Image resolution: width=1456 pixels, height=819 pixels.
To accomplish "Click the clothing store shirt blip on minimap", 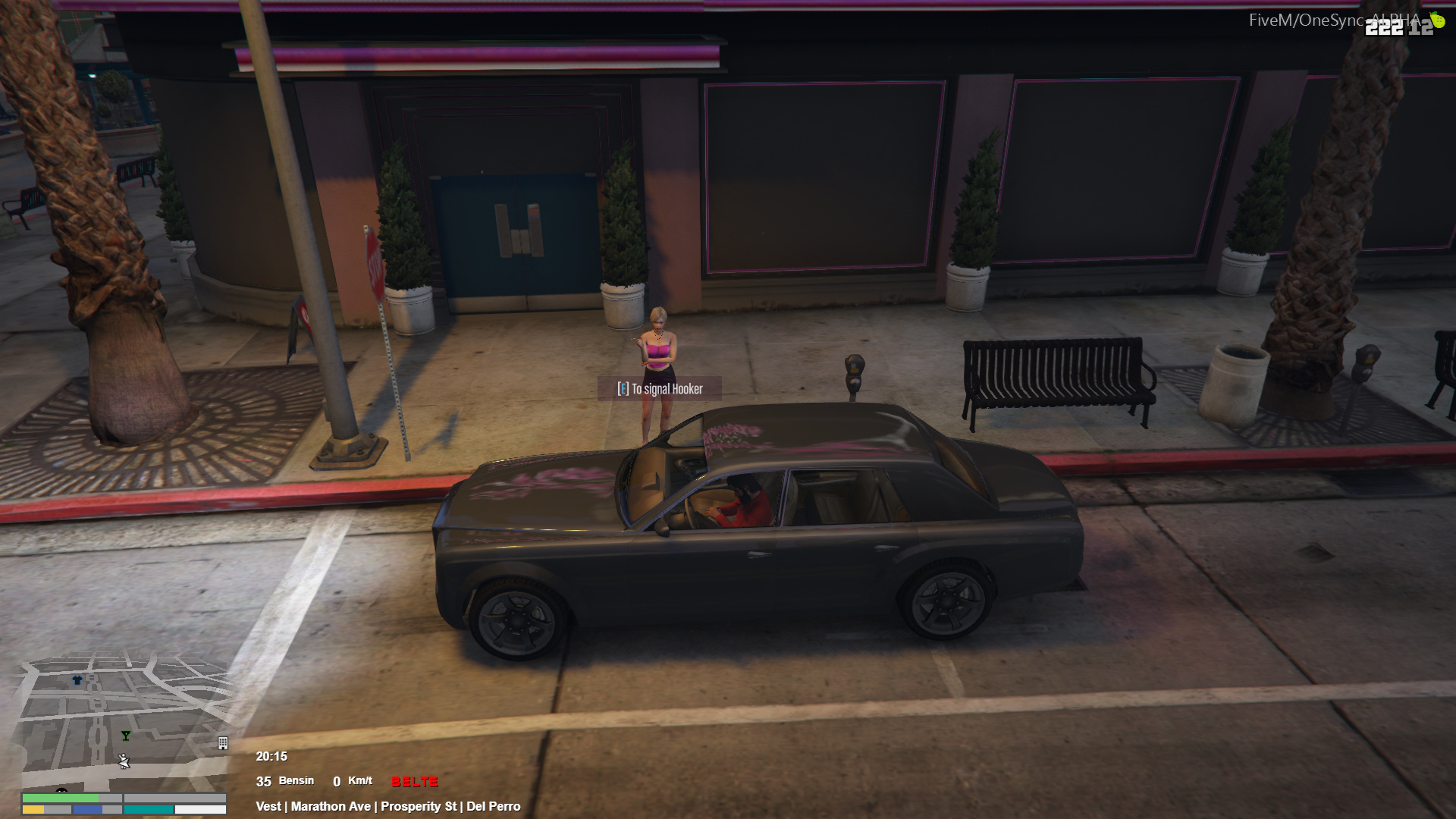I will pyautogui.click(x=77, y=680).
